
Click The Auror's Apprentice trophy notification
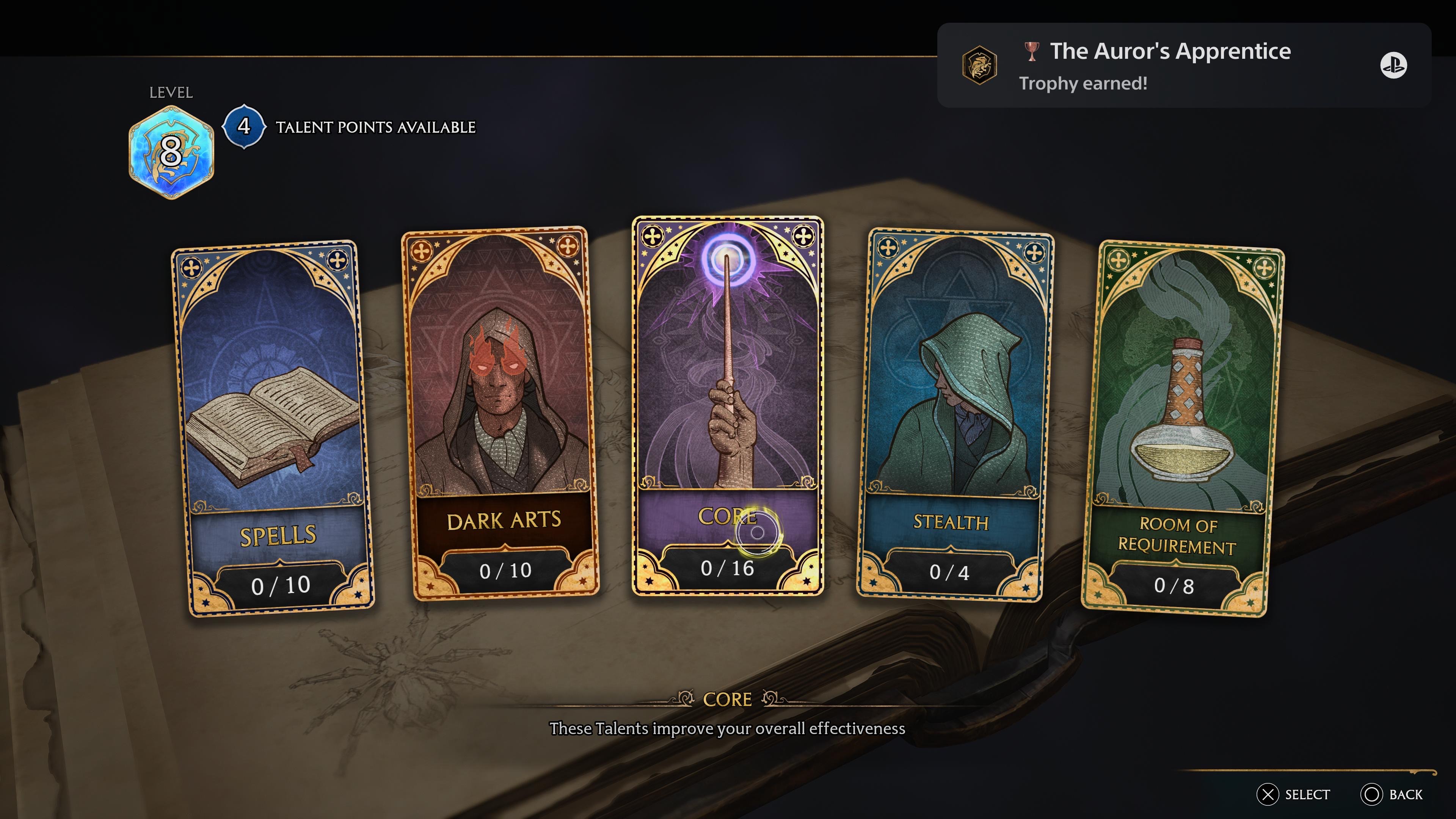[1183, 66]
